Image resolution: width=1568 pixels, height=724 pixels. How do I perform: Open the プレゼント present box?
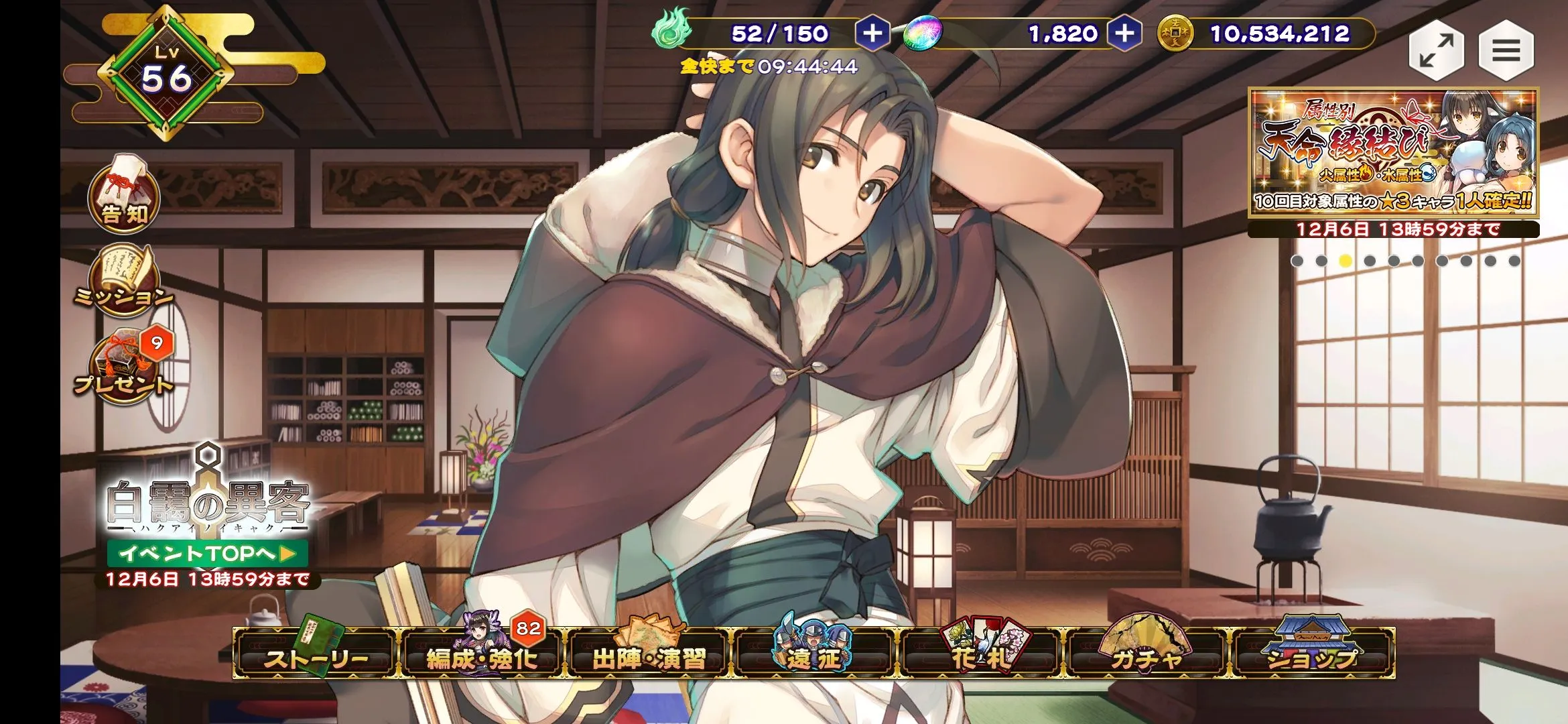point(124,367)
